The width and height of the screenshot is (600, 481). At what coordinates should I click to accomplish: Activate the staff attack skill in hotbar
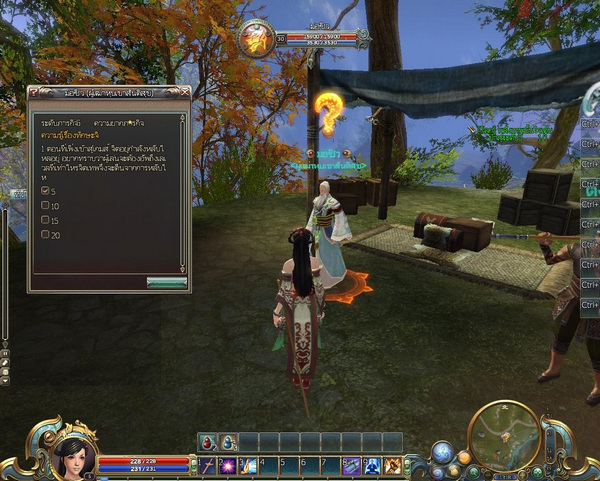pyautogui.click(x=208, y=465)
